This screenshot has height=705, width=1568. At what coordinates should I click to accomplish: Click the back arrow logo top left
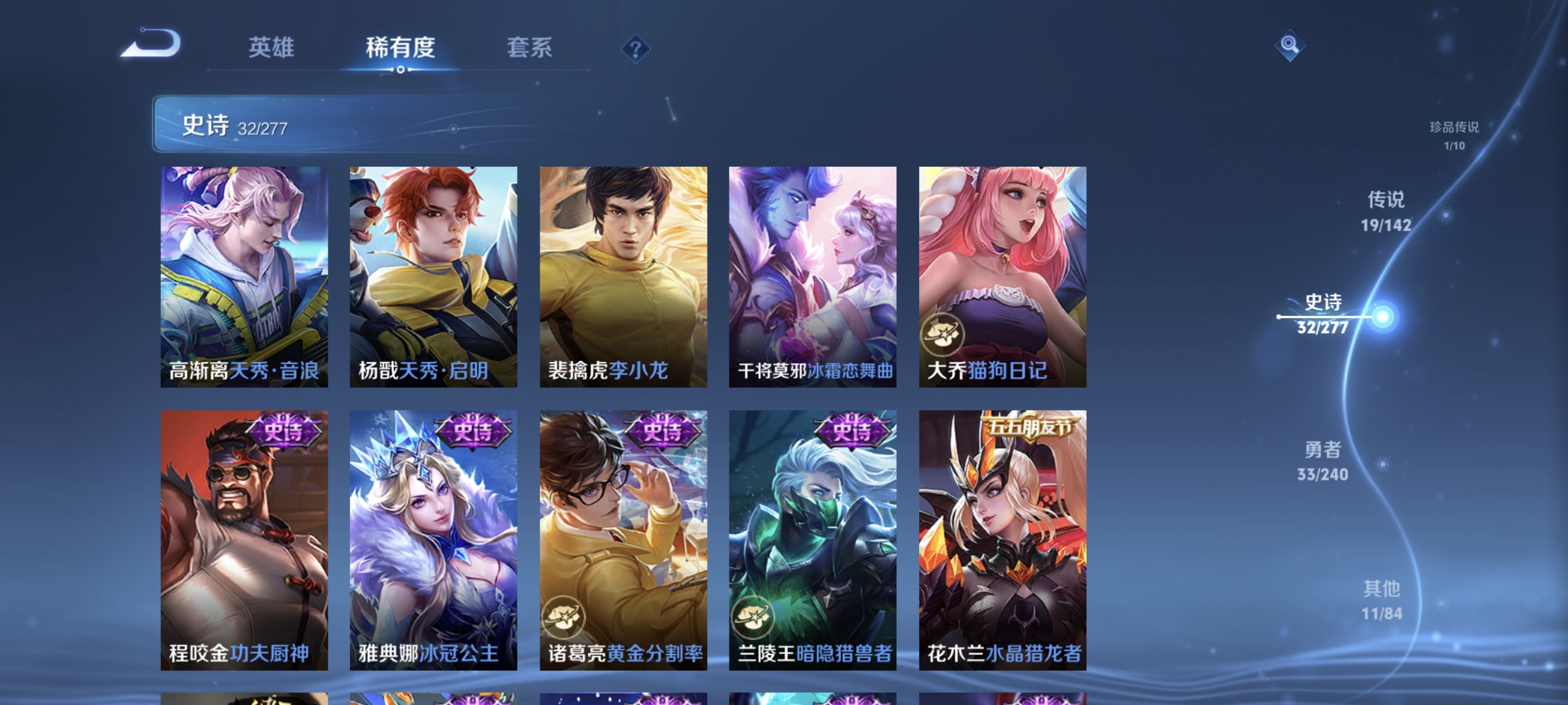point(152,46)
